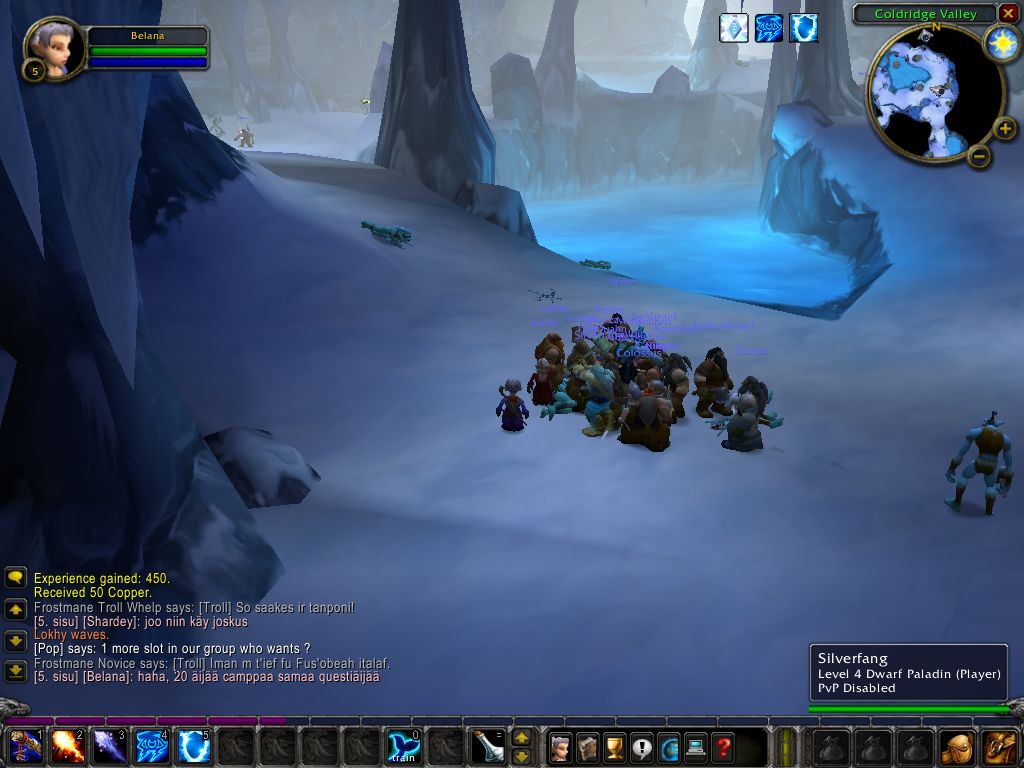This screenshot has height=768, width=1024.
Task: Use the water flask in the action bar
Action: pyautogui.click(x=487, y=746)
